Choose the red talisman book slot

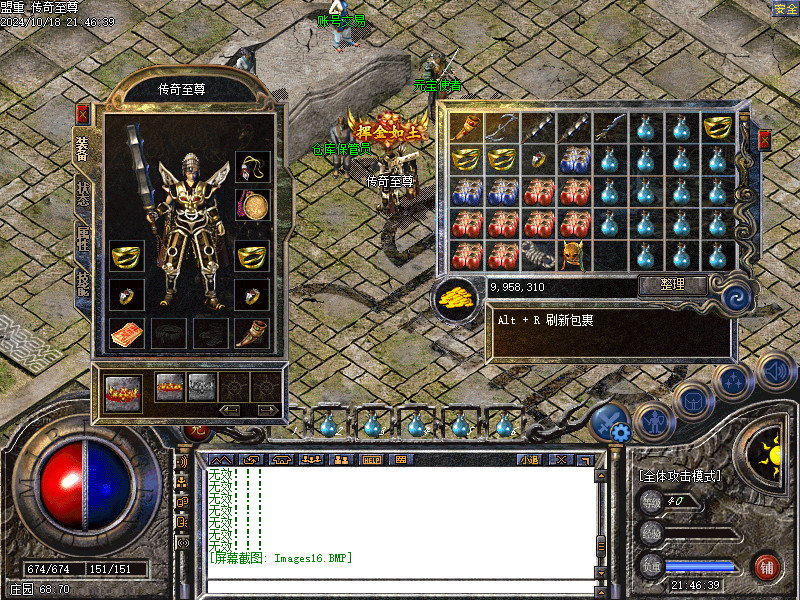coord(126,333)
